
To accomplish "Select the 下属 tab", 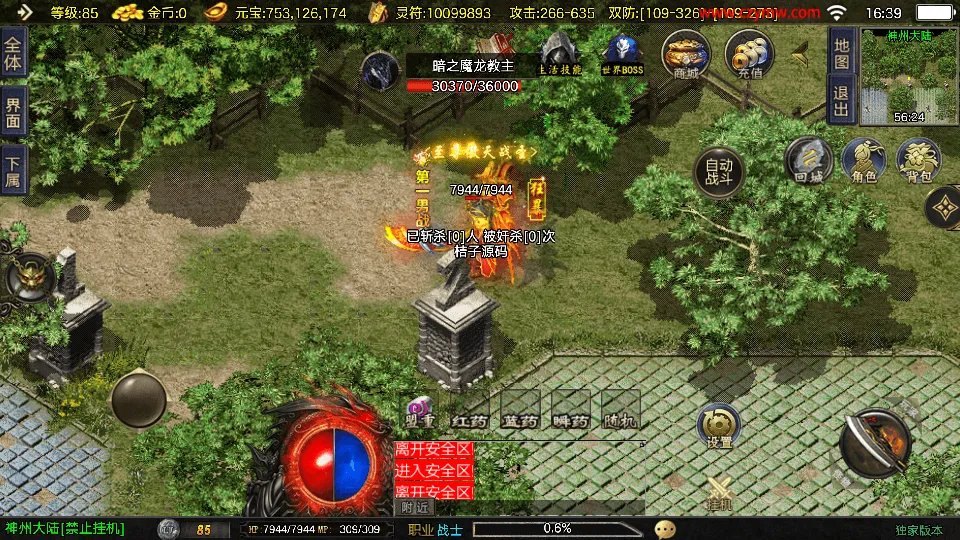I will click(13, 168).
